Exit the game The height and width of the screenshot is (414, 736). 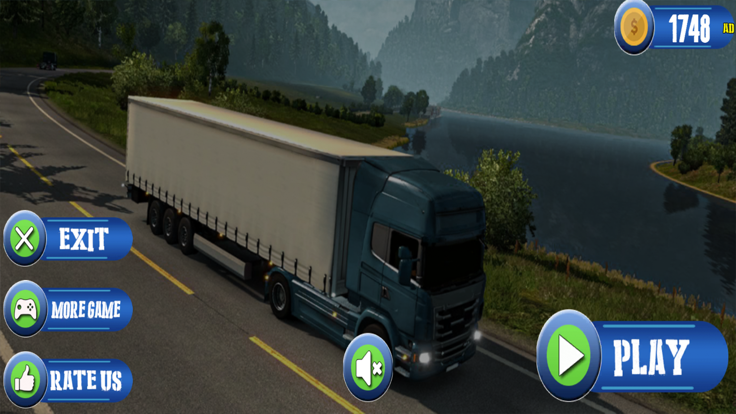pos(68,240)
